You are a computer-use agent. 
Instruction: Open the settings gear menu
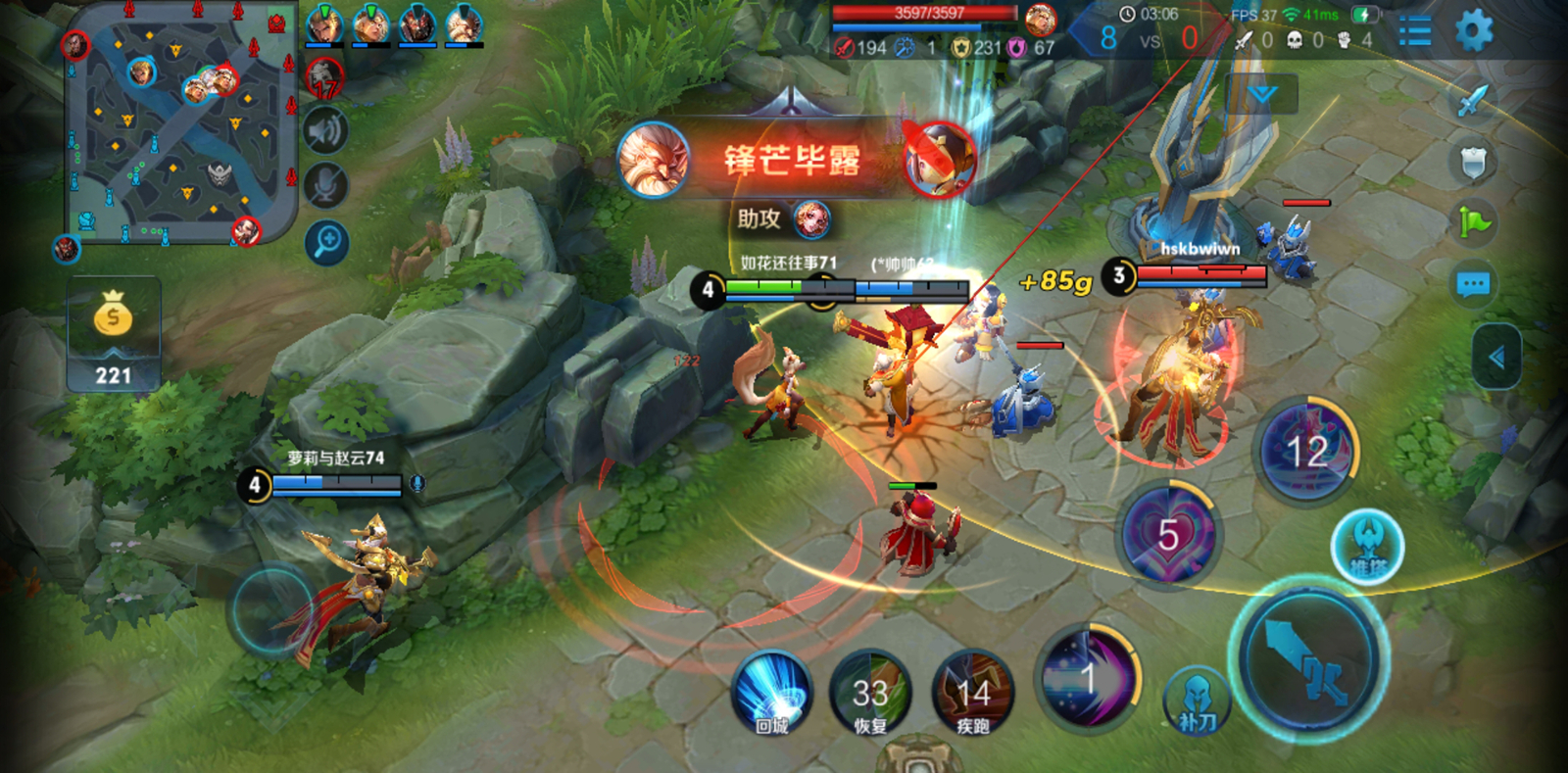click(x=1473, y=31)
